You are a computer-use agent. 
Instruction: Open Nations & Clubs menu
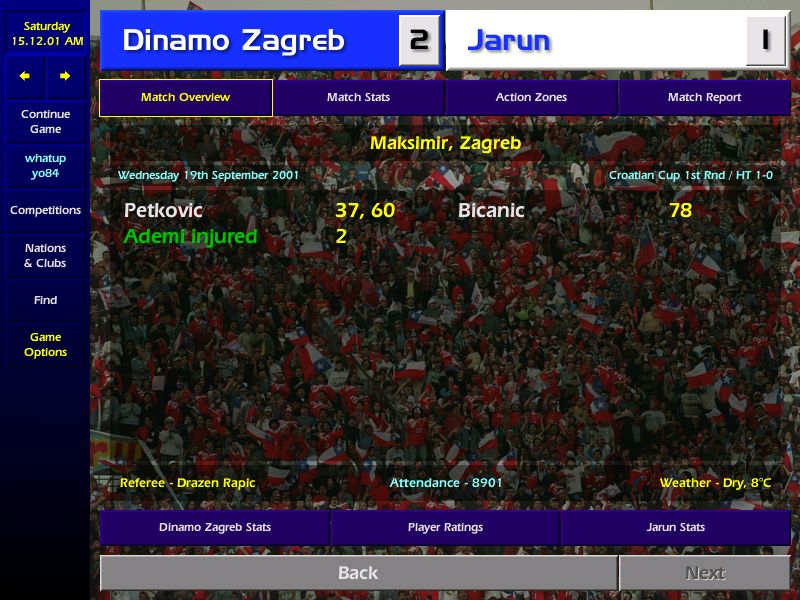[x=45, y=256]
